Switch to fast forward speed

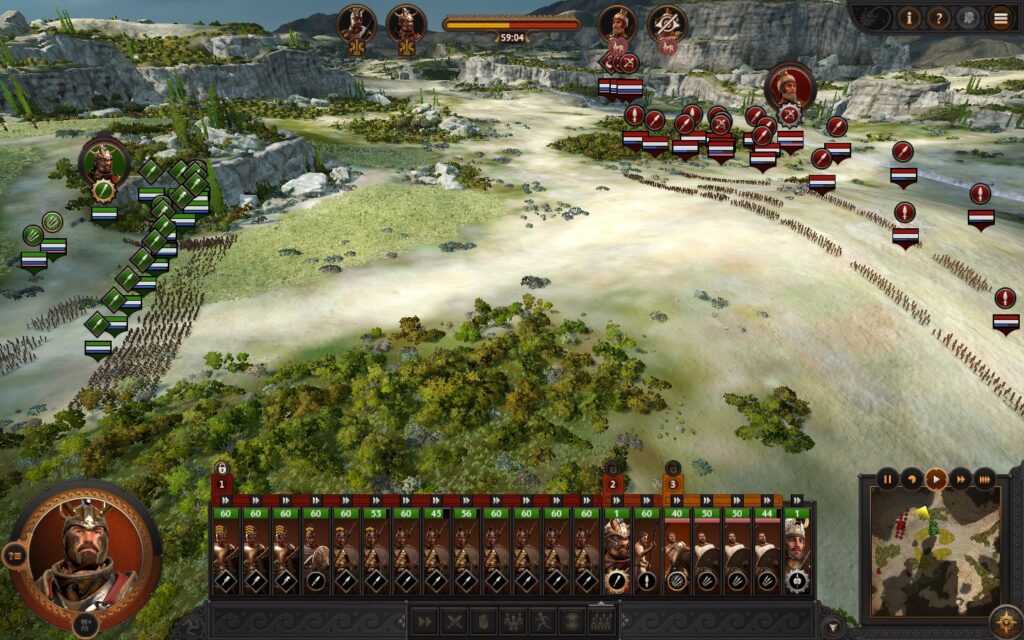960,479
